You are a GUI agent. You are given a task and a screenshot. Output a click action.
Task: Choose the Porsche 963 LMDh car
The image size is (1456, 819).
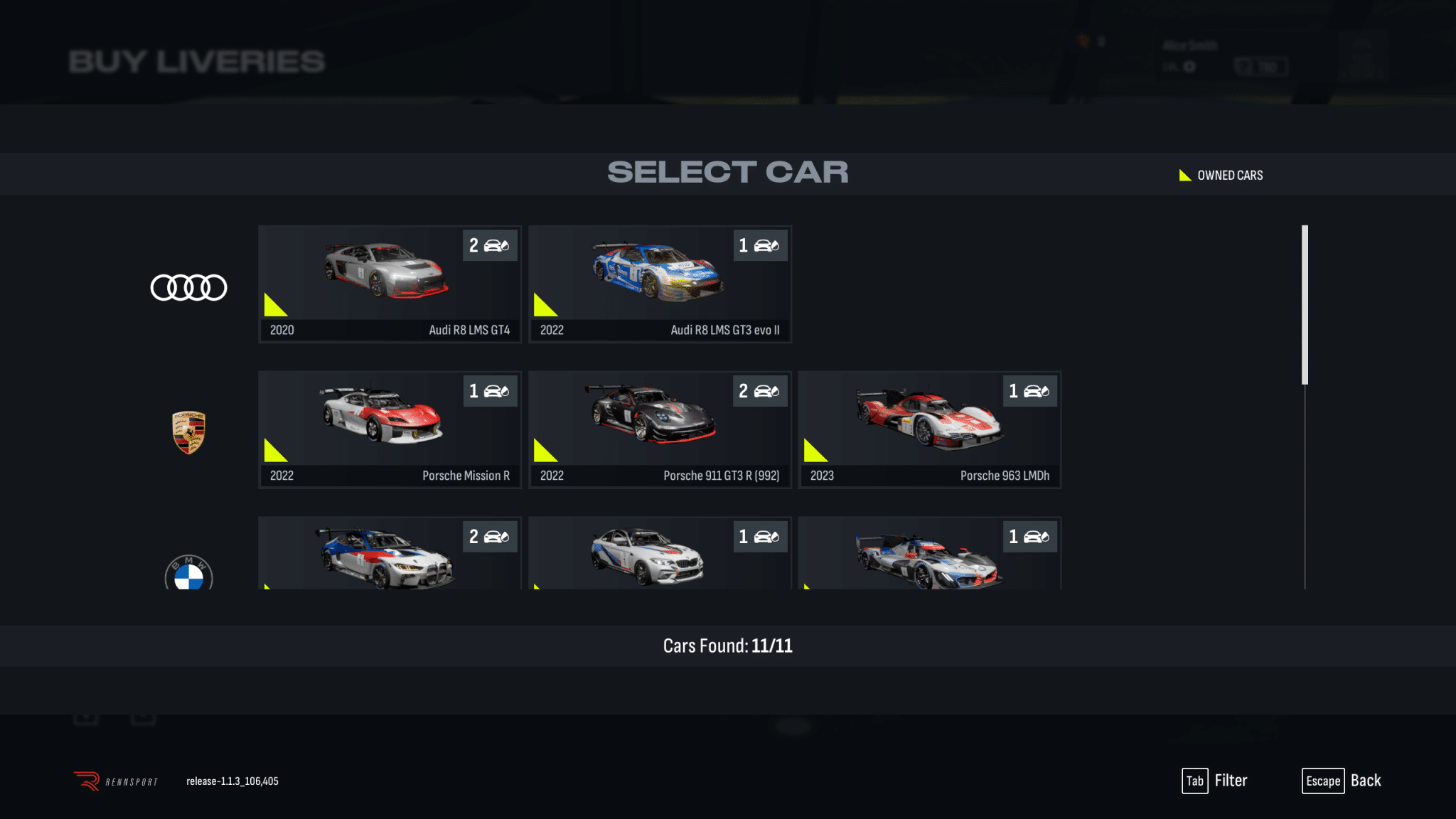[929, 429]
